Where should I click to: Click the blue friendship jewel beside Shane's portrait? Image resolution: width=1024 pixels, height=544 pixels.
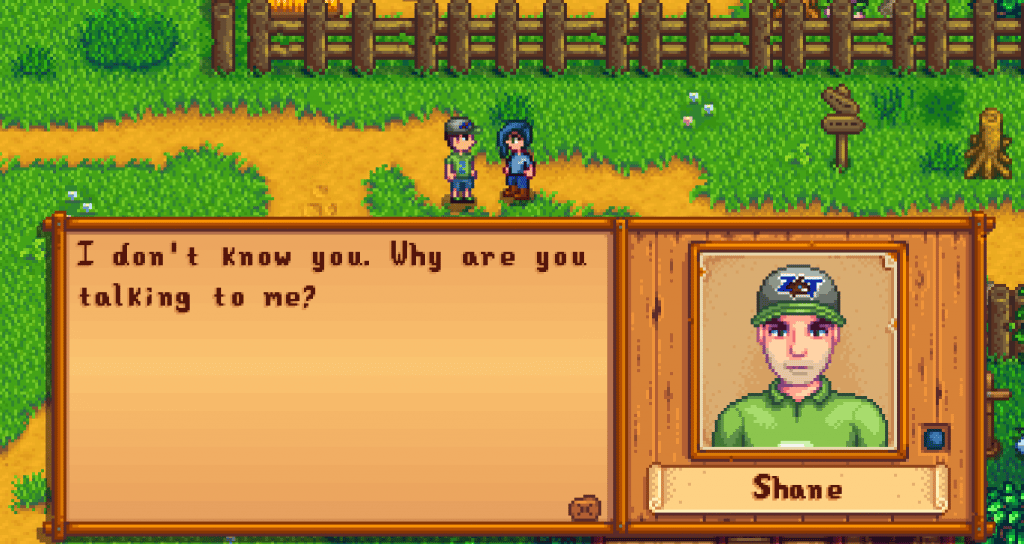point(935,437)
